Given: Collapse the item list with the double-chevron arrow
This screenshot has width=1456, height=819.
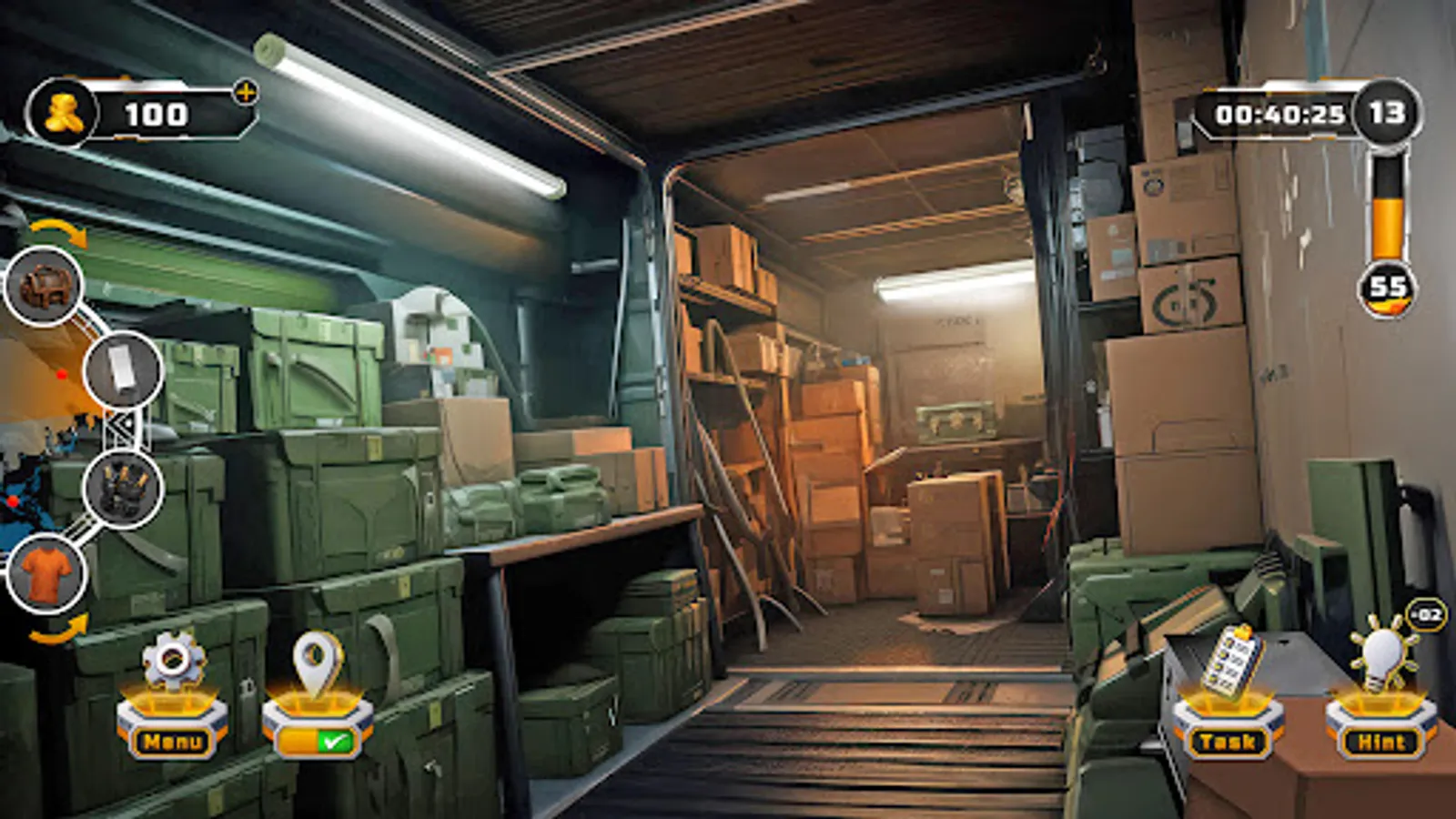Looking at the screenshot, I should pos(121,425).
